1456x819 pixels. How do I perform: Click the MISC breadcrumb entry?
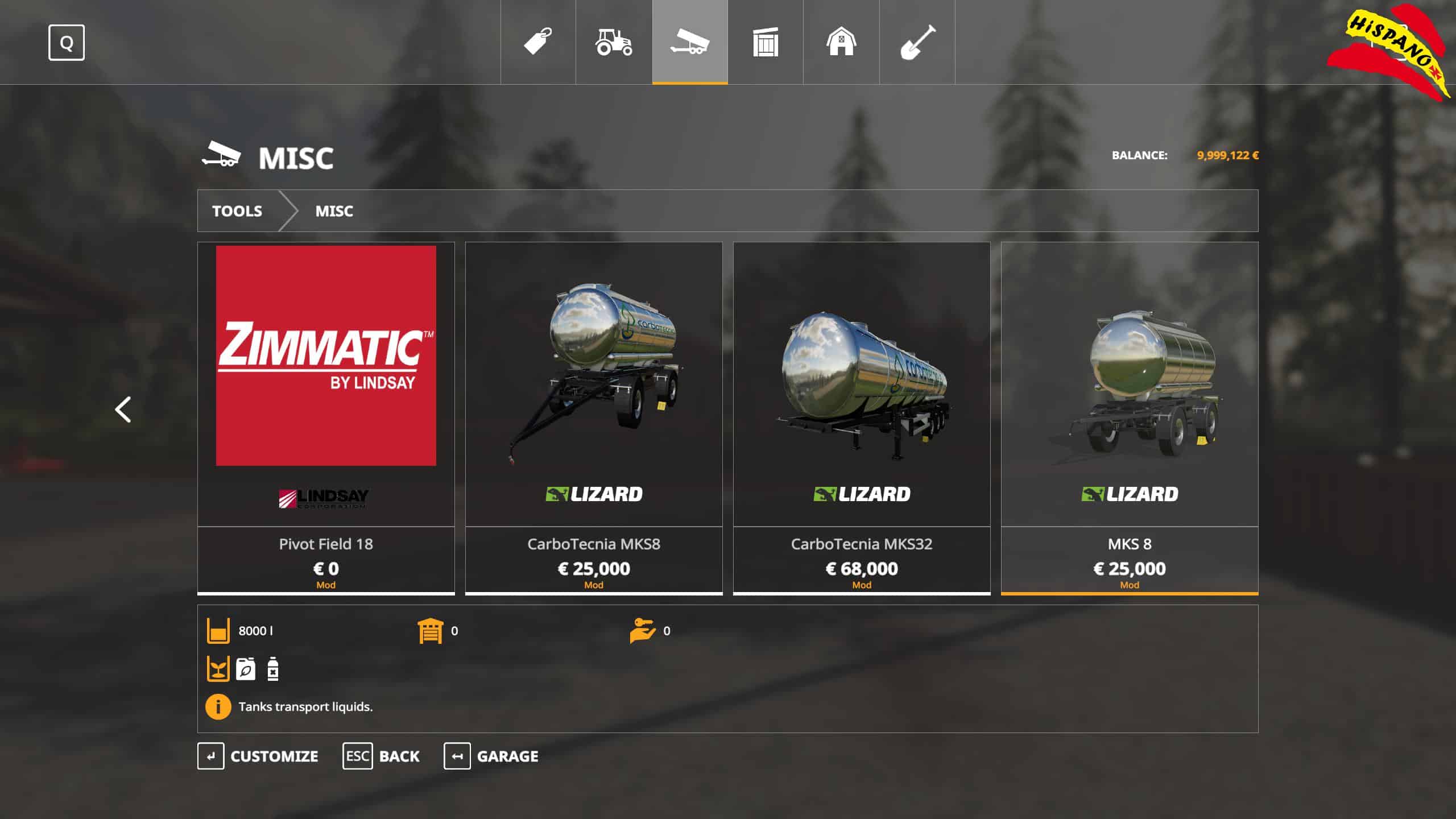334,211
